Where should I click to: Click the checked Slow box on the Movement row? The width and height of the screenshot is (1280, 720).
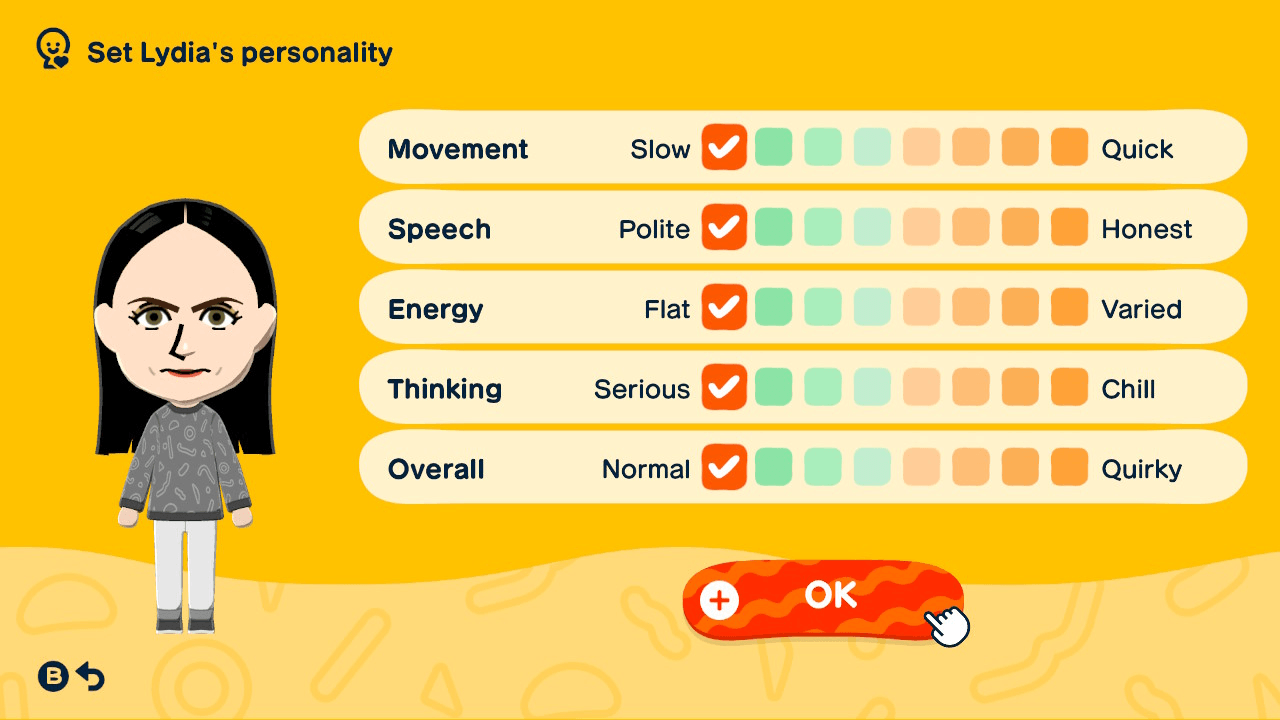[724, 147]
